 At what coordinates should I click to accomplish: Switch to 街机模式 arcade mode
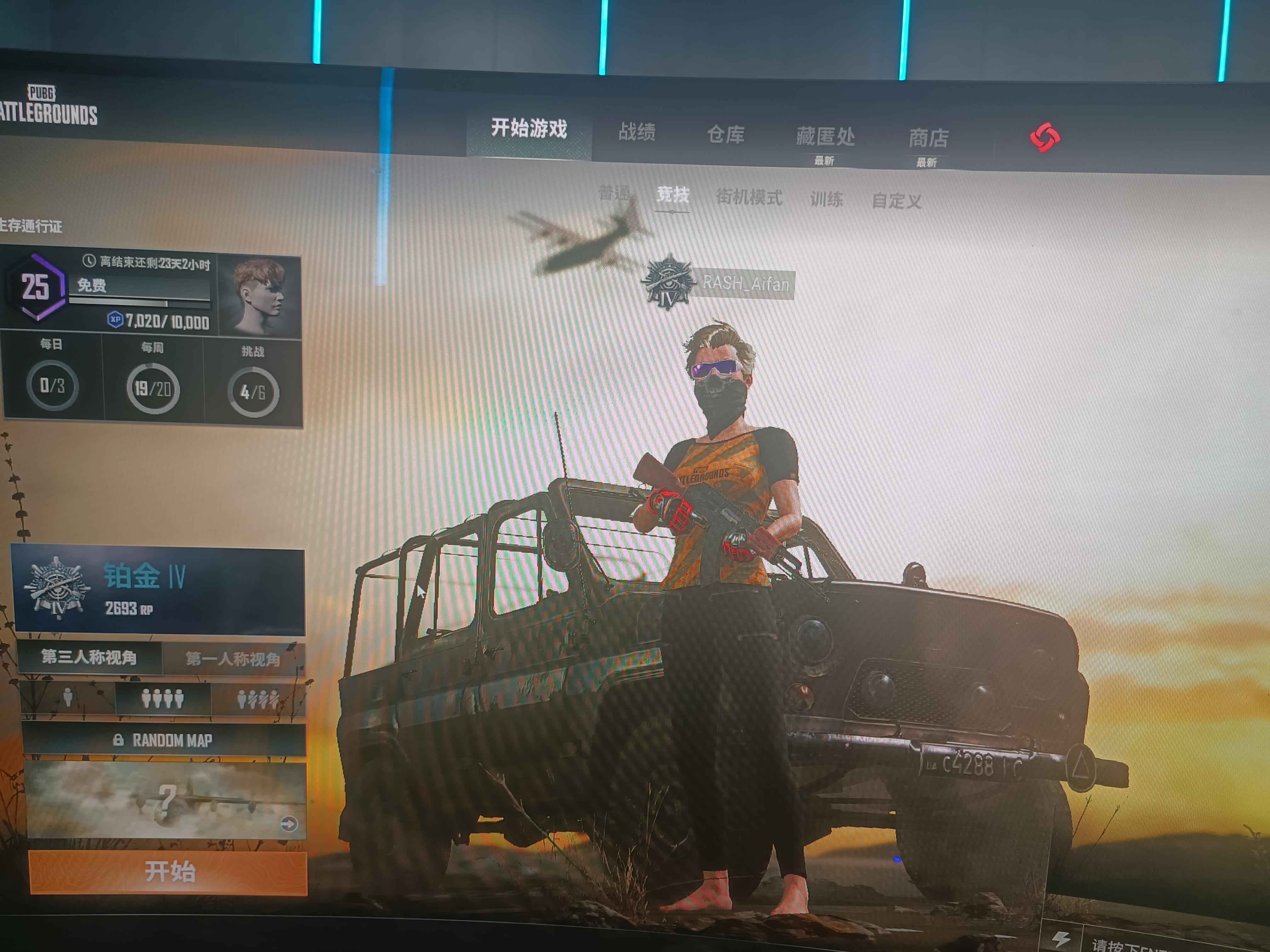click(x=749, y=198)
